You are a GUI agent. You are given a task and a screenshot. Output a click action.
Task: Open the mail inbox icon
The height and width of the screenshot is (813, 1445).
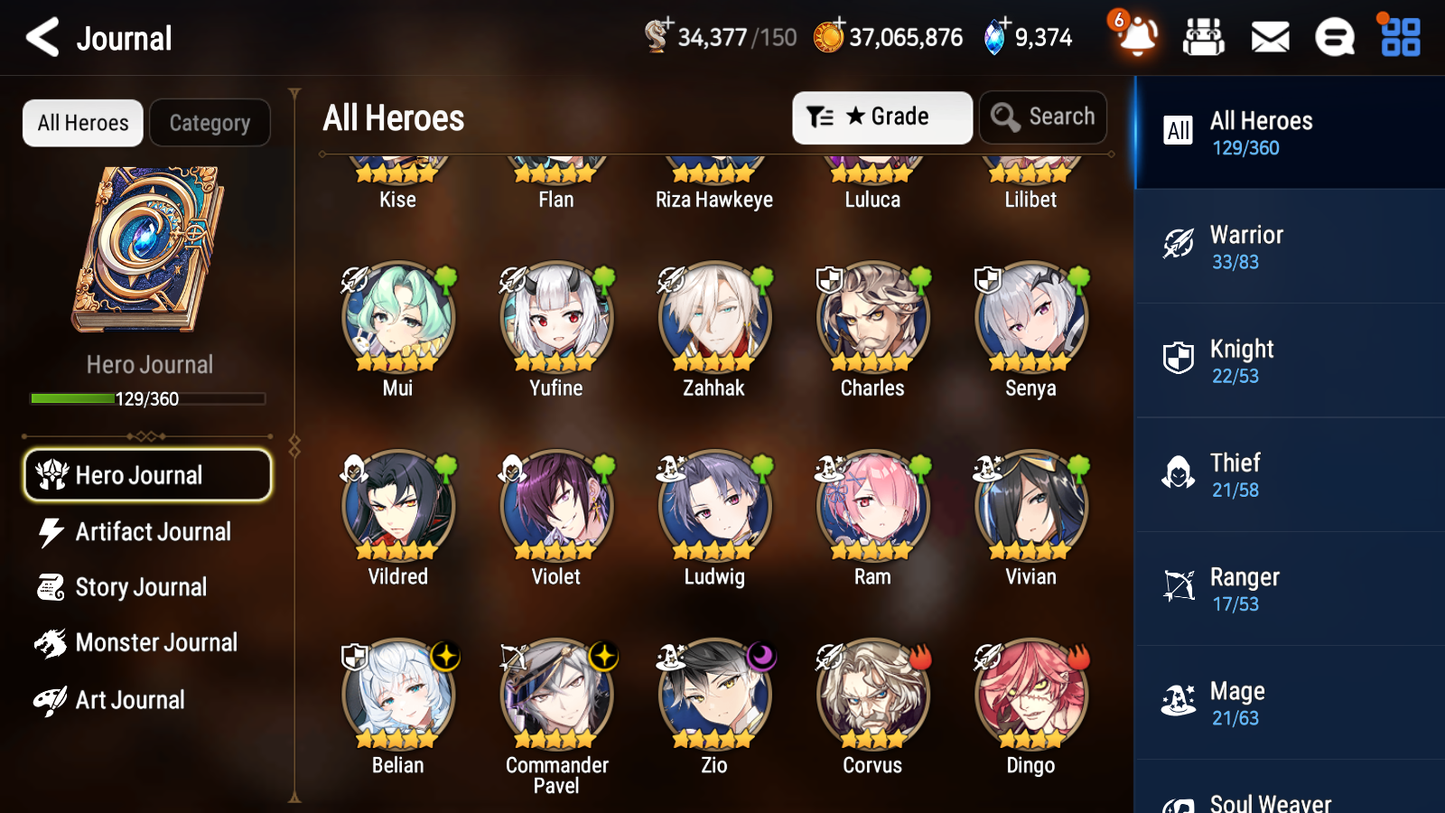[x=1269, y=36]
